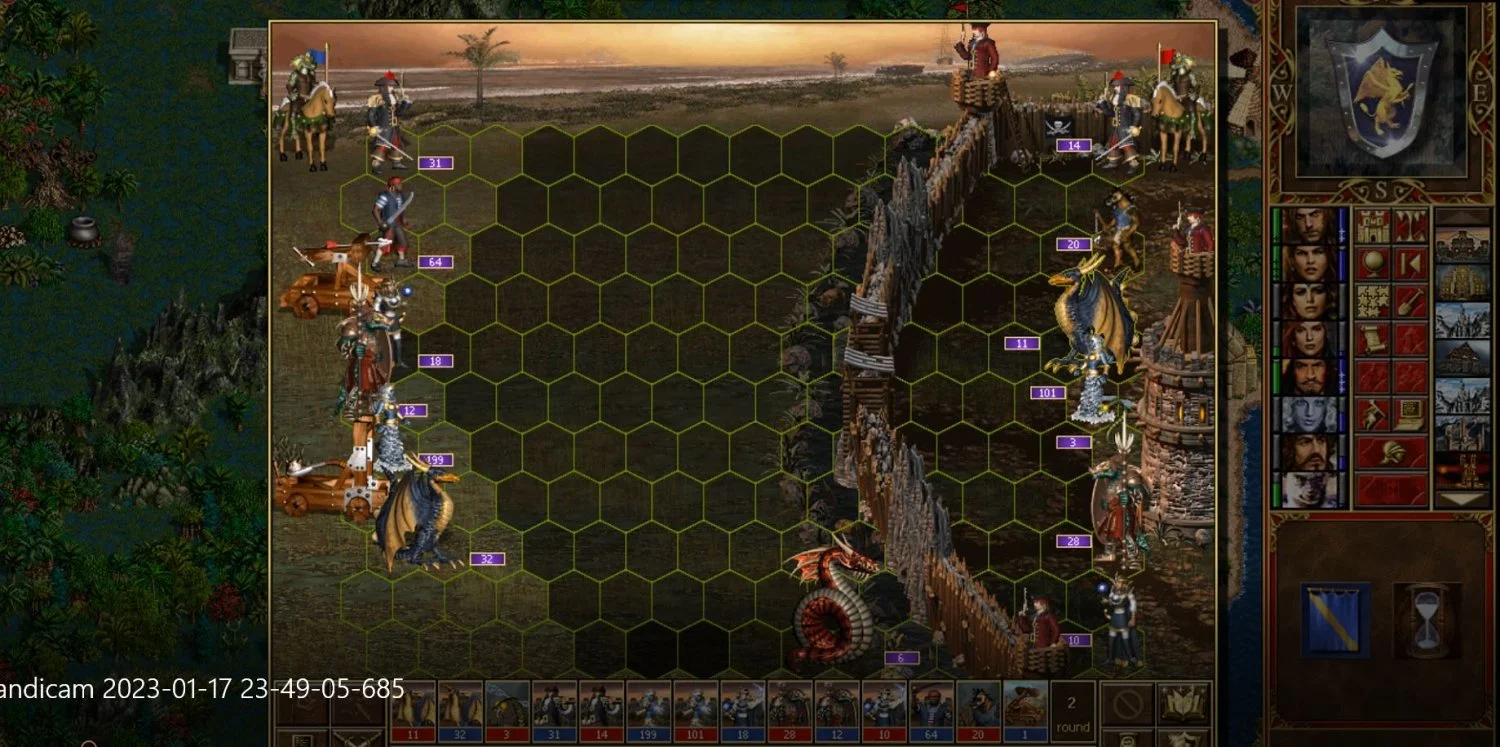Open the globe icon button
Image resolution: width=1500 pixels, height=747 pixels.
[1372, 264]
